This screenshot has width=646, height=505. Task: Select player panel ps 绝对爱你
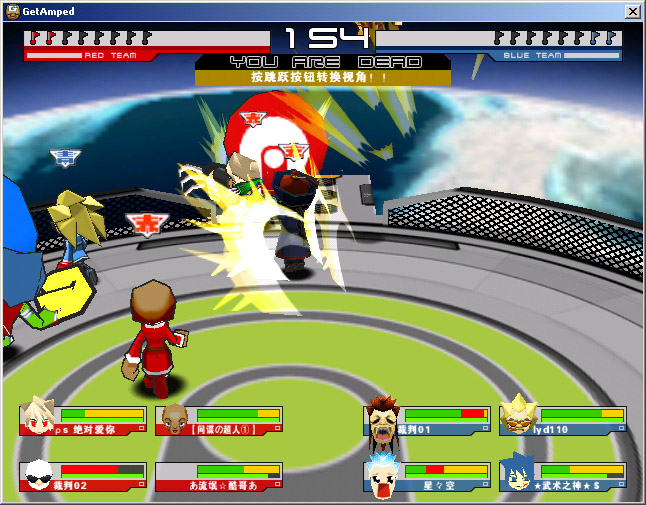tap(84, 421)
